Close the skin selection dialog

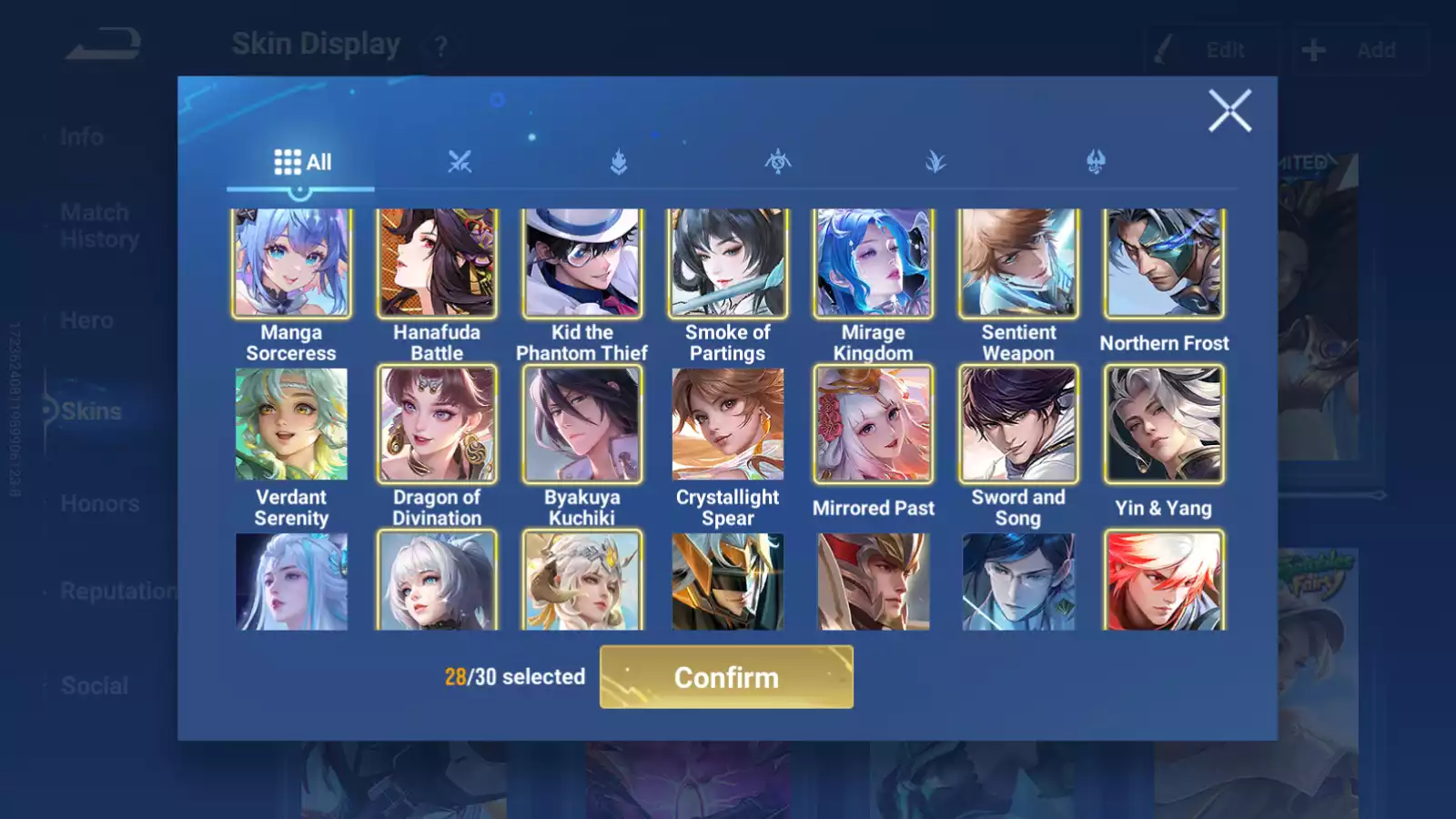[1229, 111]
